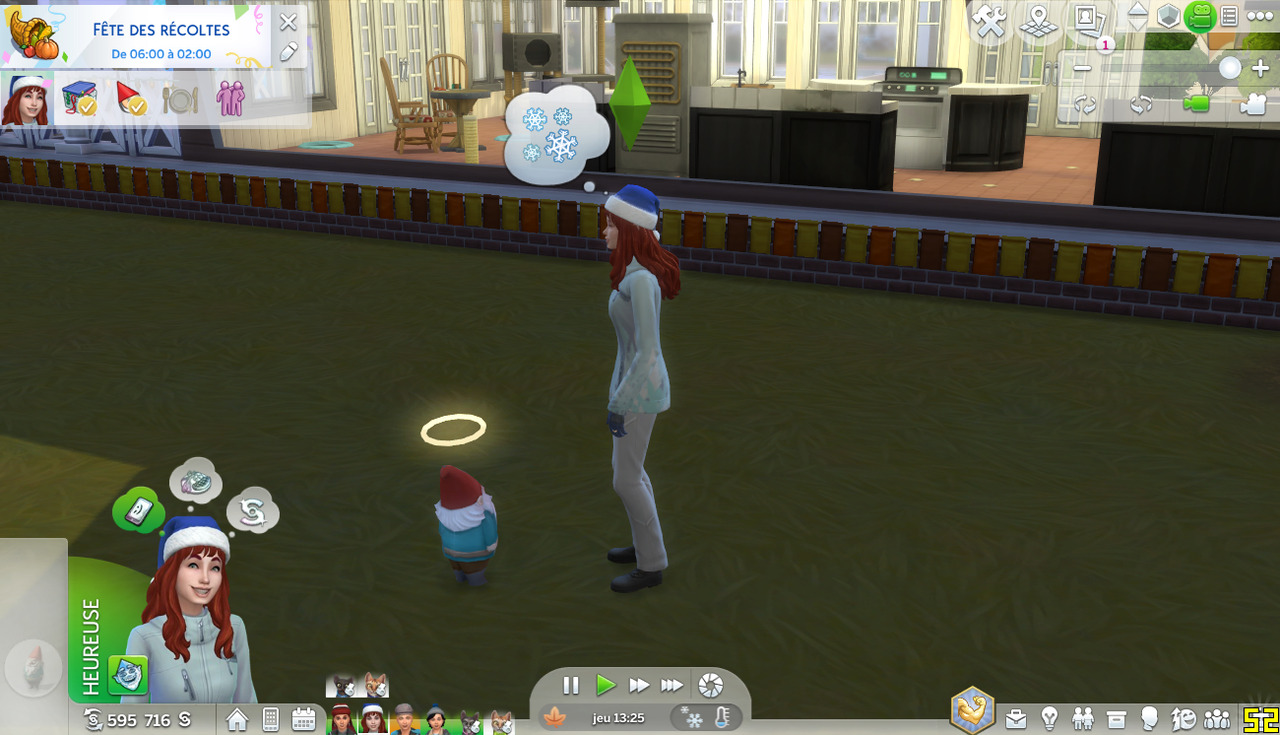Edit the holiday with the pencil icon
This screenshot has height=735, width=1280.
288,52
